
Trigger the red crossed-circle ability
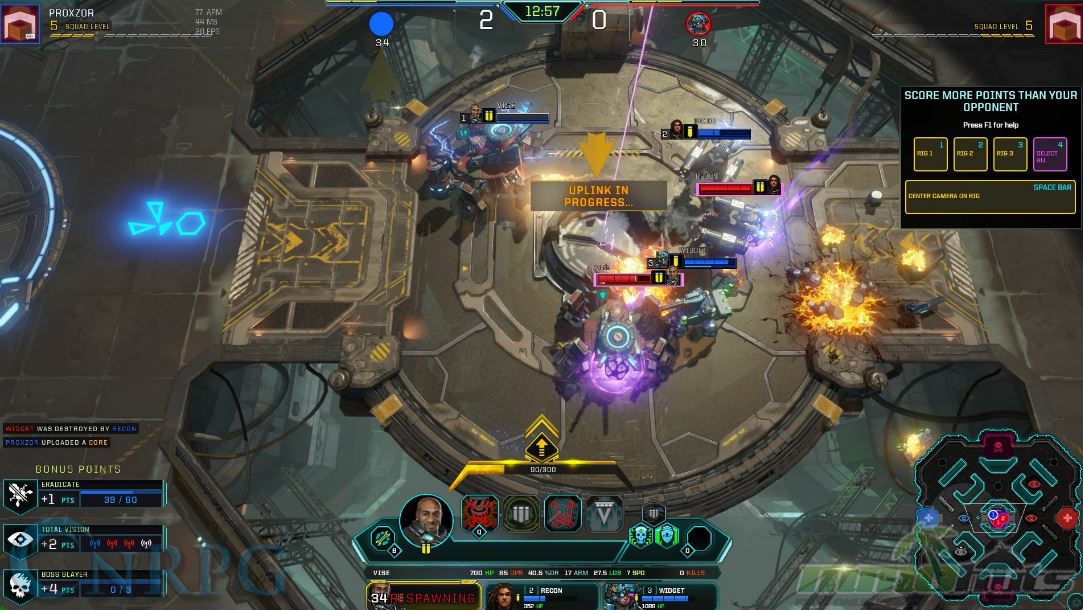pyautogui.click(x=563, y=513)
